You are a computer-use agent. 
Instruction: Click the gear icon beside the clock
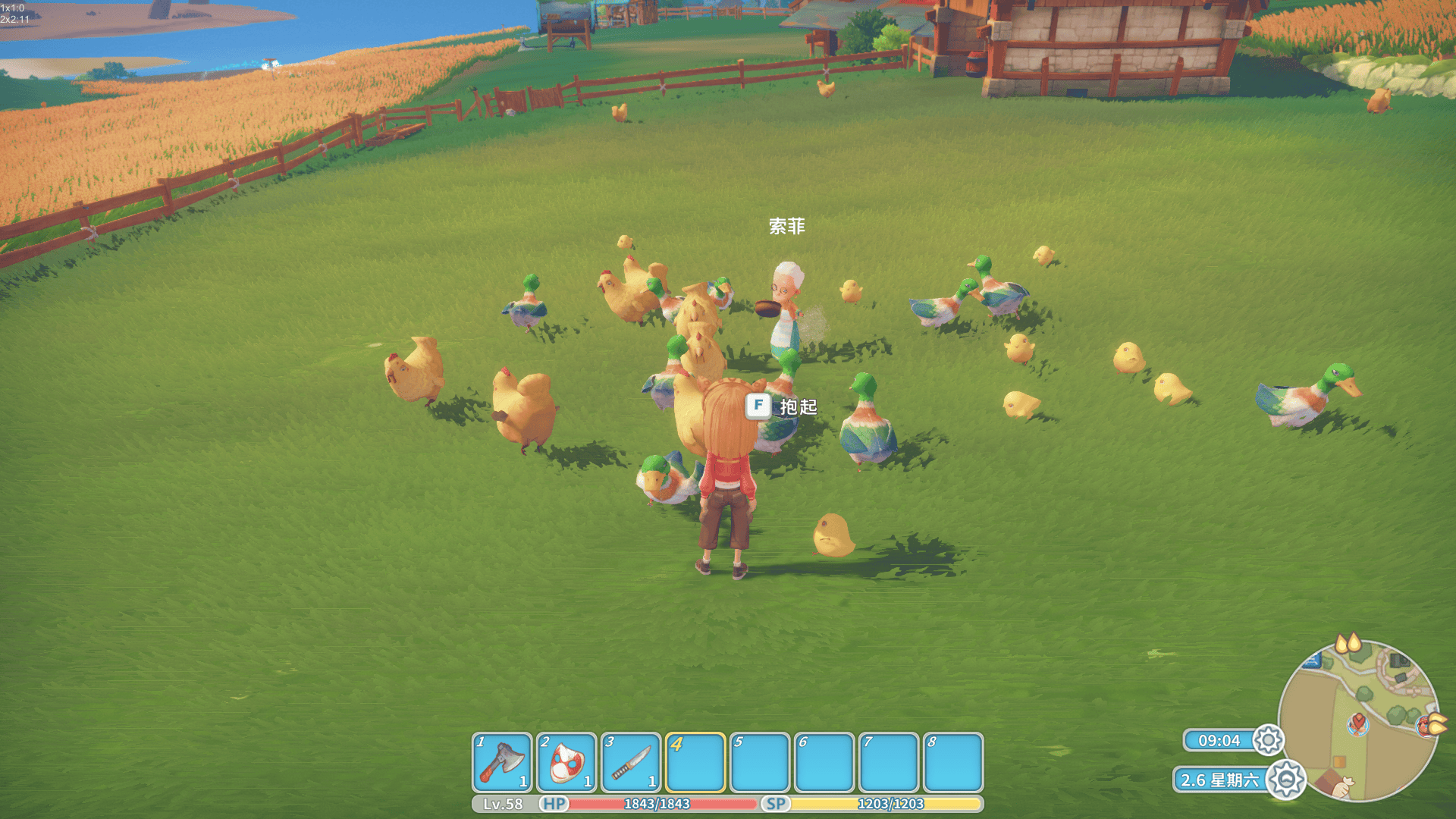click(1268, 740)
